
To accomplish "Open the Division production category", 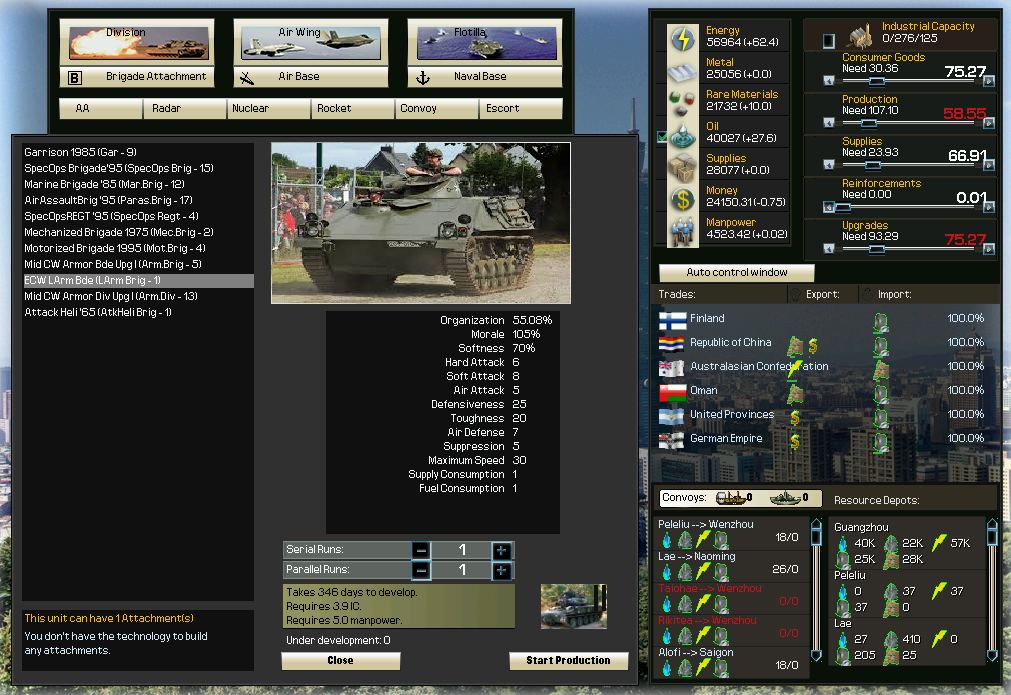I will pos(126,41).
